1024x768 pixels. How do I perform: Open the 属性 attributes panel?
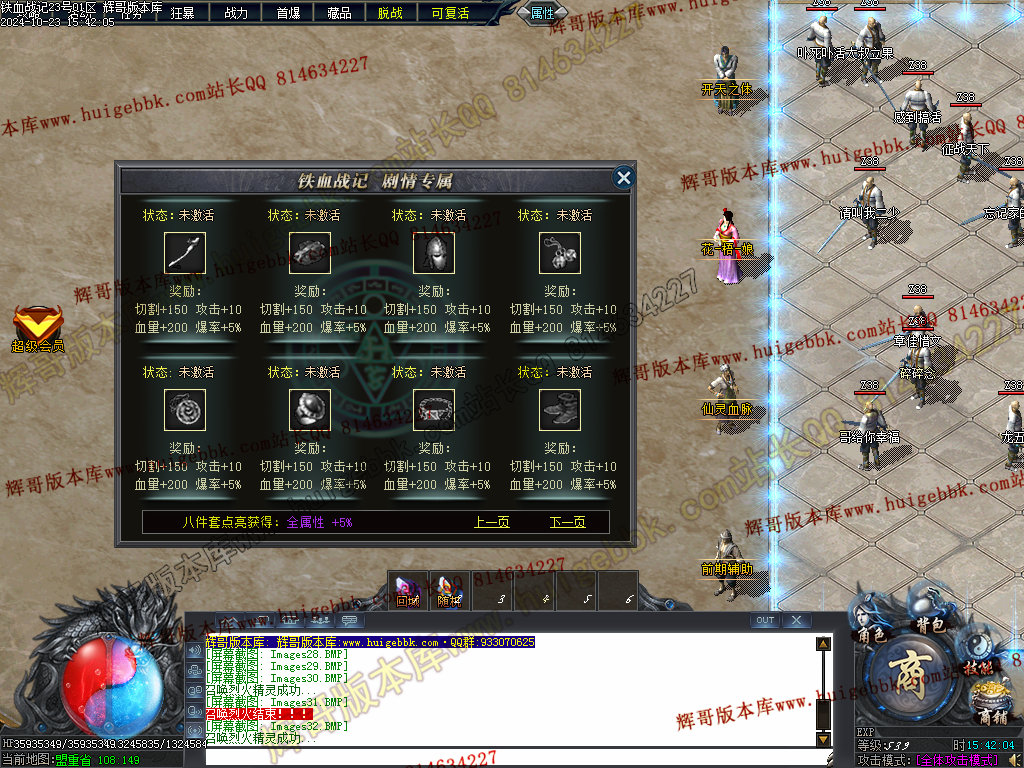[x=543, y=13]
